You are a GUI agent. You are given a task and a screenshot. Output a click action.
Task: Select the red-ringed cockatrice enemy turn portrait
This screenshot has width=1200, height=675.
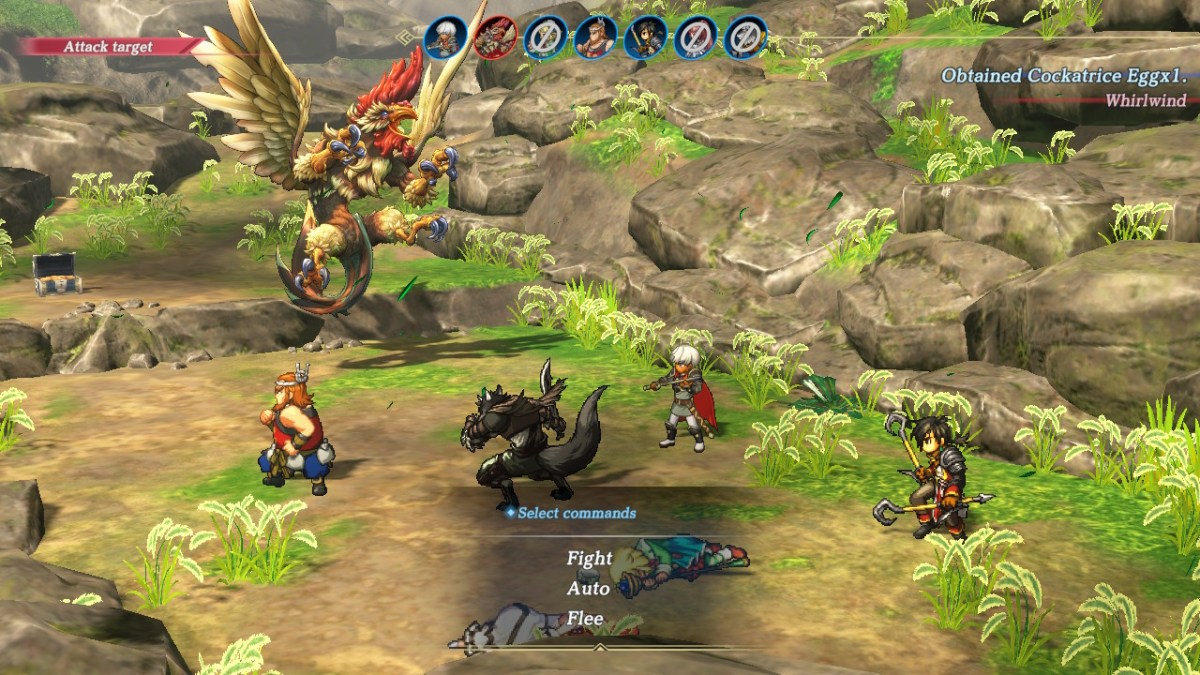(495, 38)
